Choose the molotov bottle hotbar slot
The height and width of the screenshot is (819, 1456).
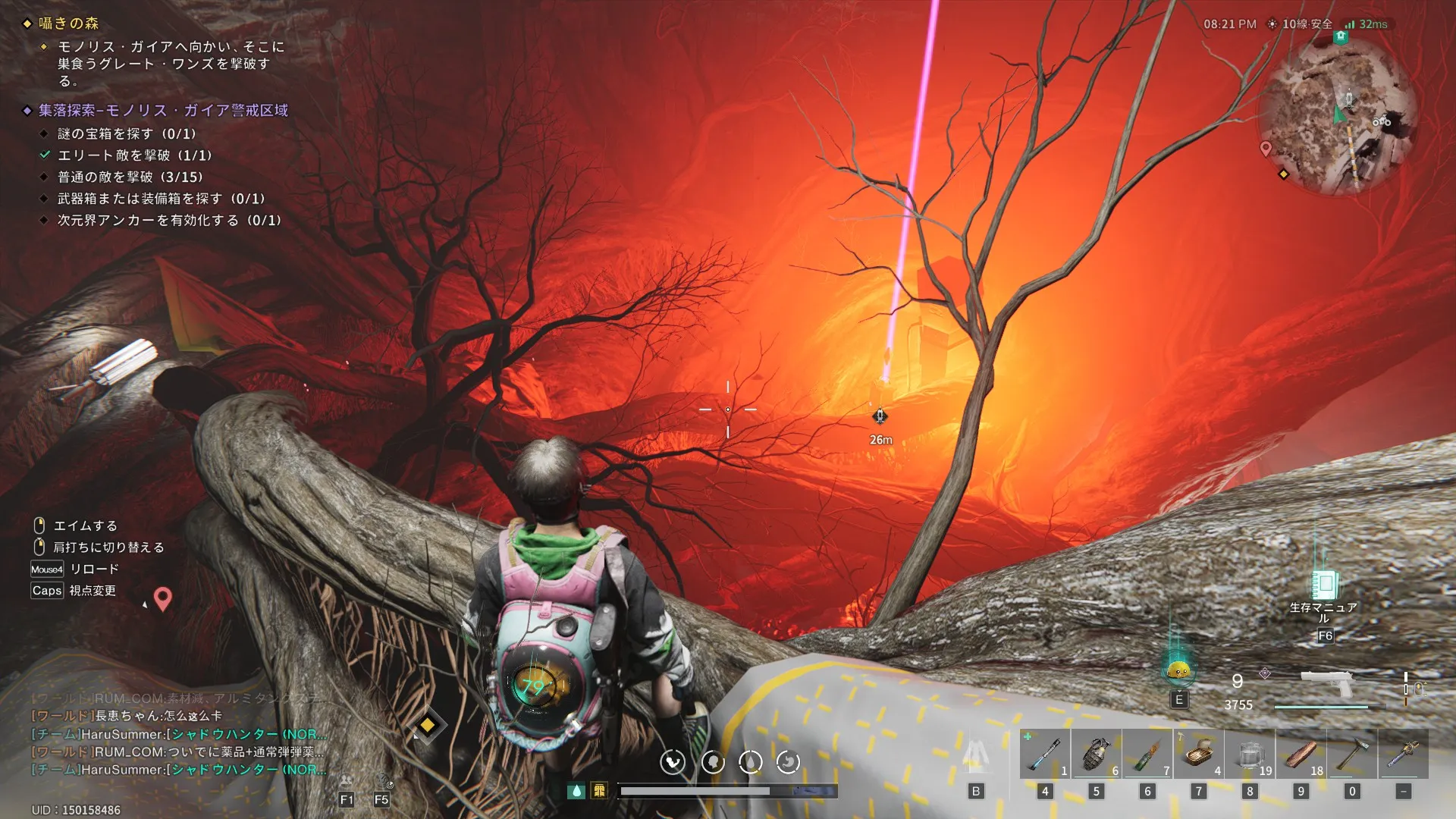[x=1147, y=754]
